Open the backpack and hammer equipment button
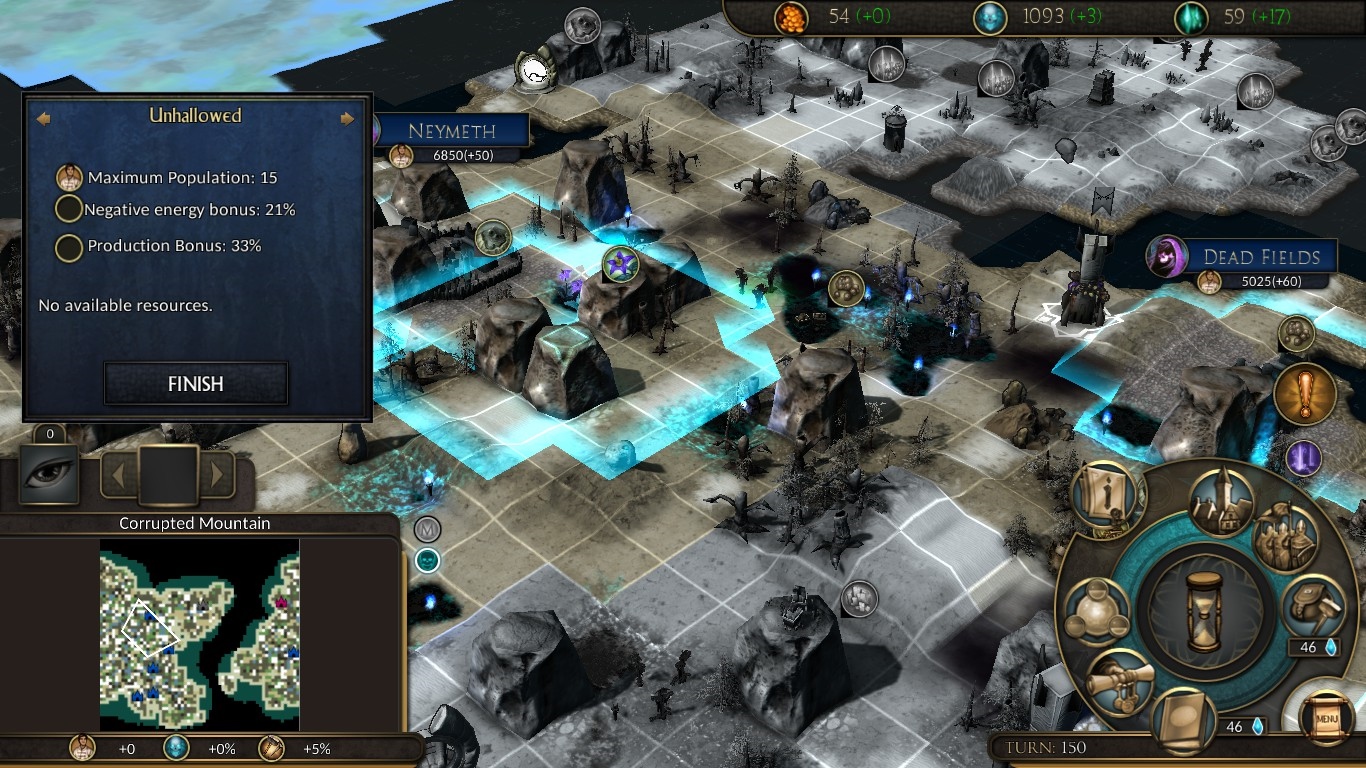Viewport: 1366px width, 768px height. pos(1313,605)
